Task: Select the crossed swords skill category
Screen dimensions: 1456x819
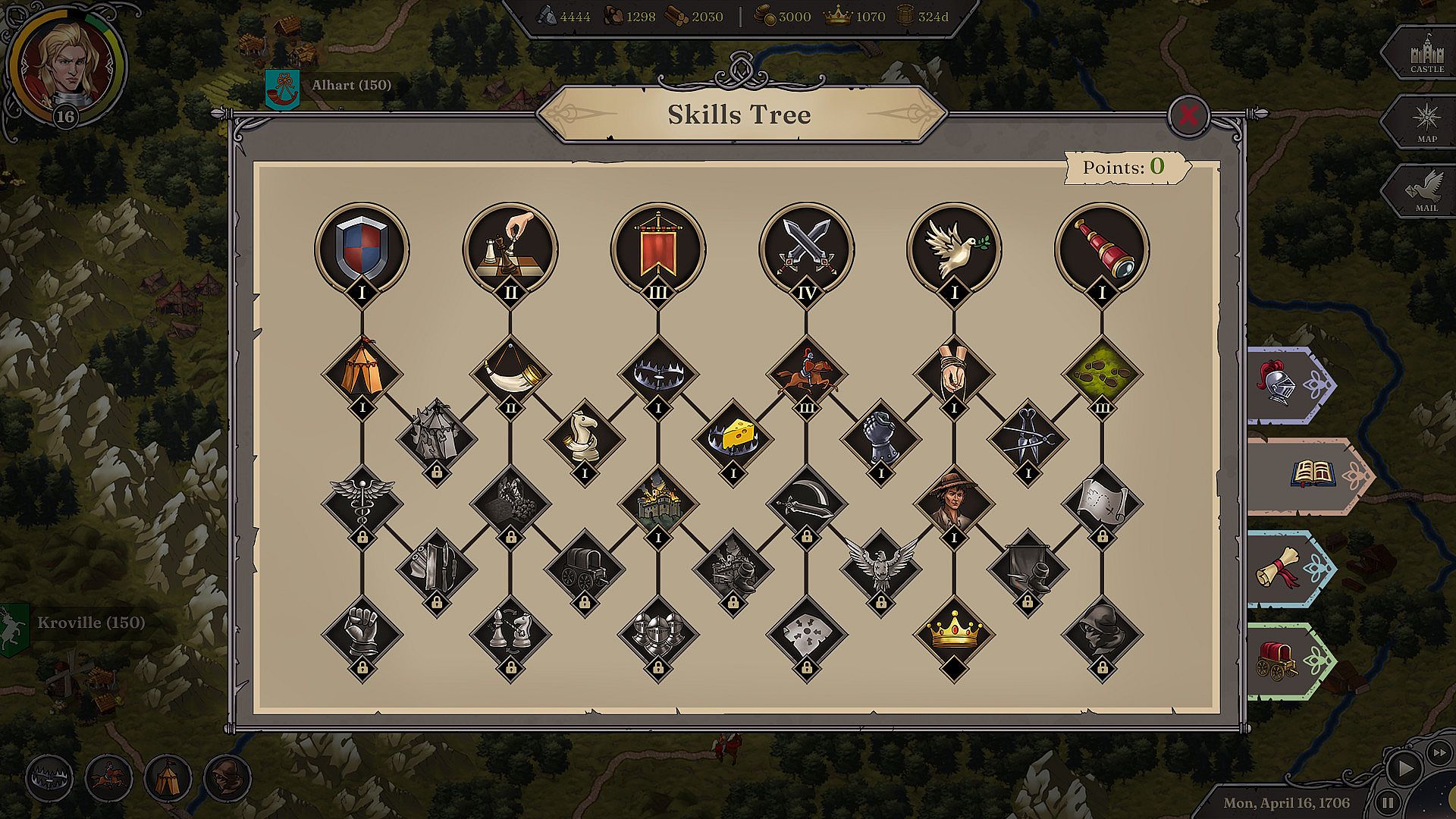Action: [x=806, y=247]
